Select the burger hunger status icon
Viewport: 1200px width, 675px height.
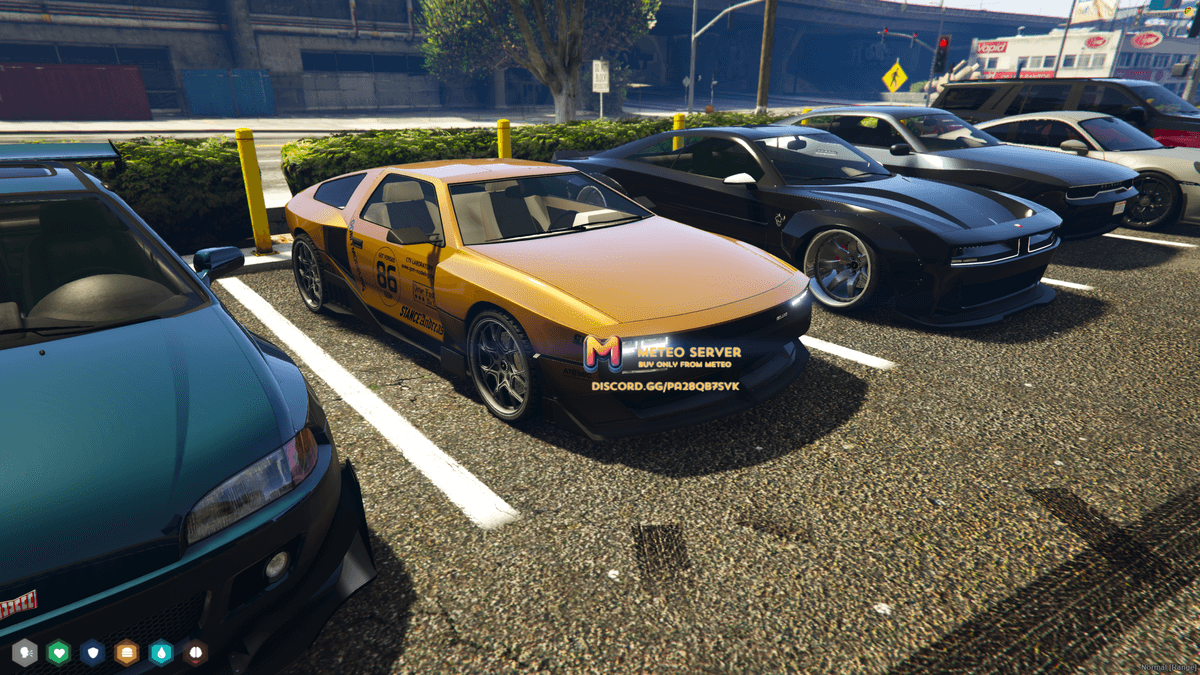pos(127,653)
